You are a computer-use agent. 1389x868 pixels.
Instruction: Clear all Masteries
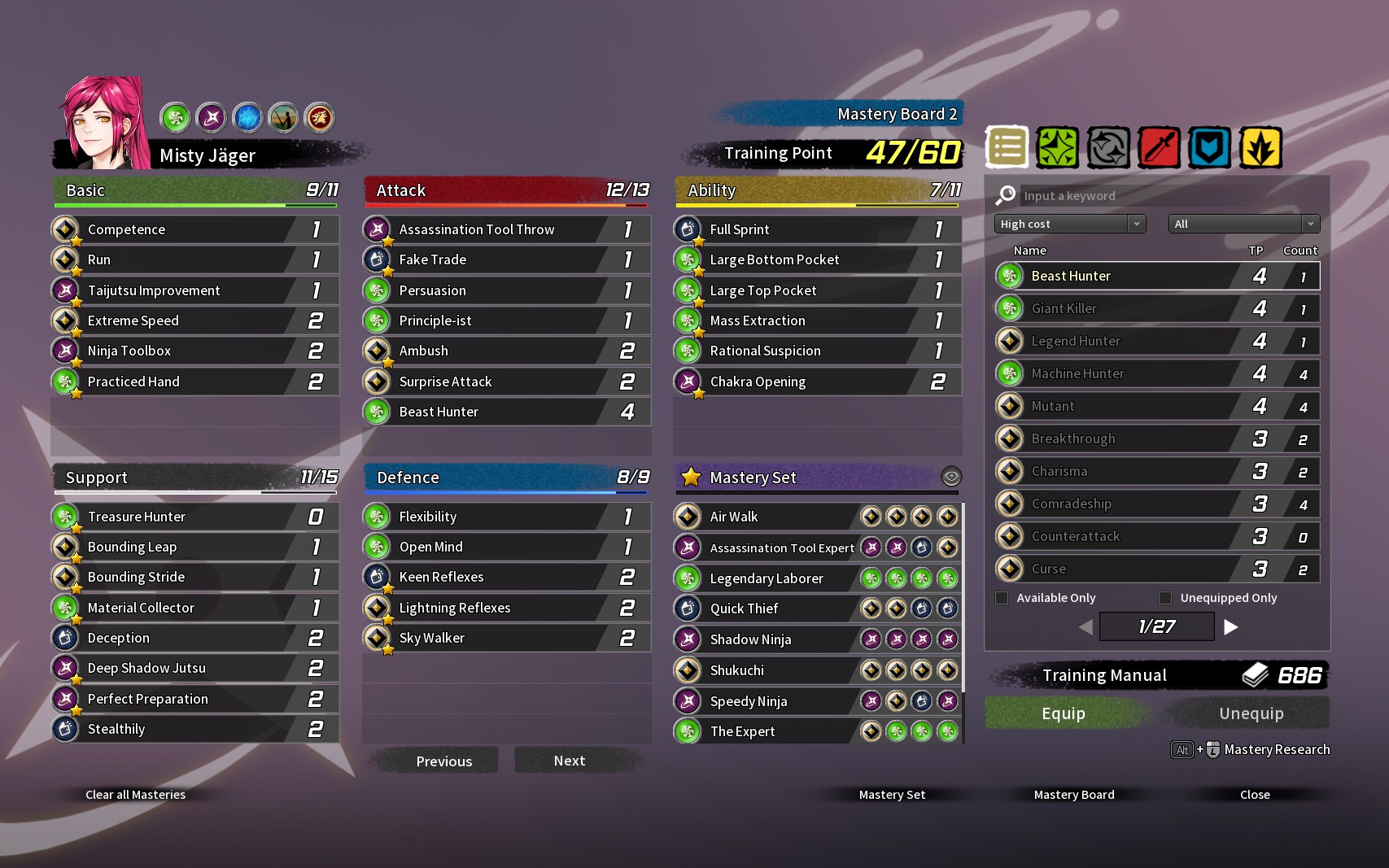tap(135, 795)
